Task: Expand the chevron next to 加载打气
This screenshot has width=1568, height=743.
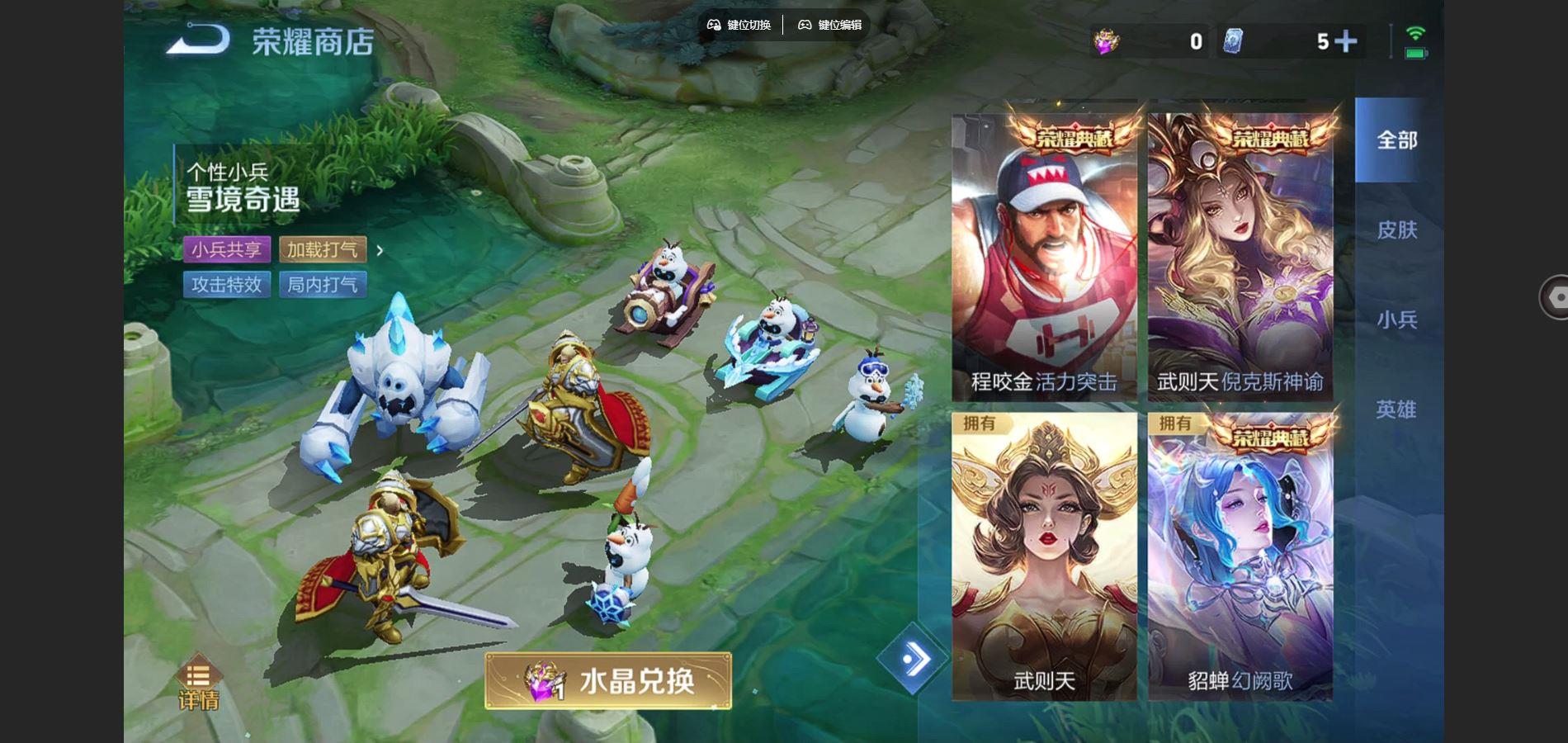Action: click(x=381, y=249)
